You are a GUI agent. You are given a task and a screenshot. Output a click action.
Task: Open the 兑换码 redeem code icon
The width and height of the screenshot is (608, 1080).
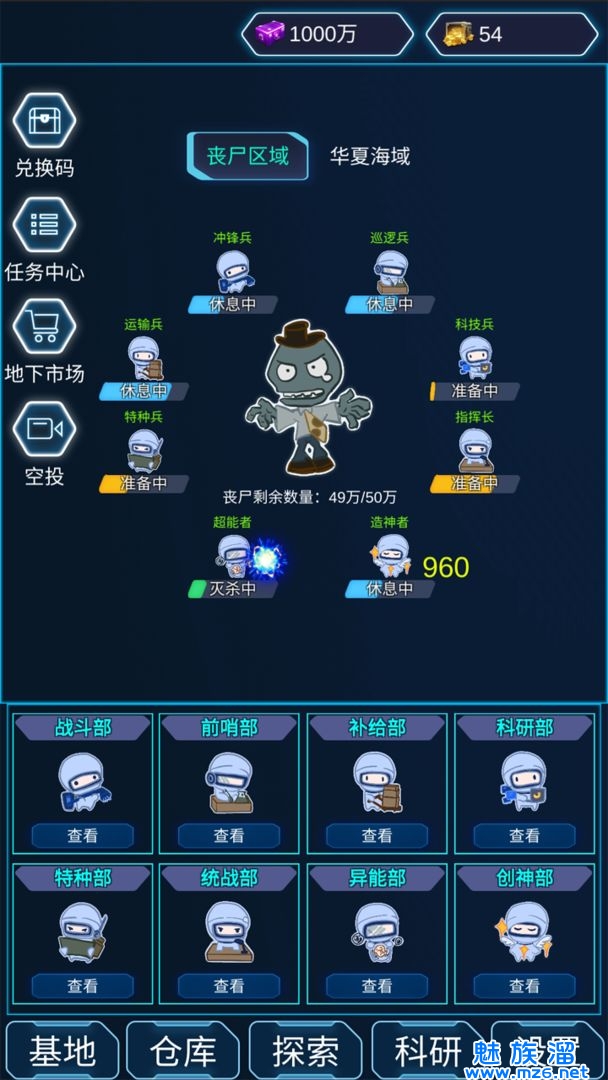(44, 121)
